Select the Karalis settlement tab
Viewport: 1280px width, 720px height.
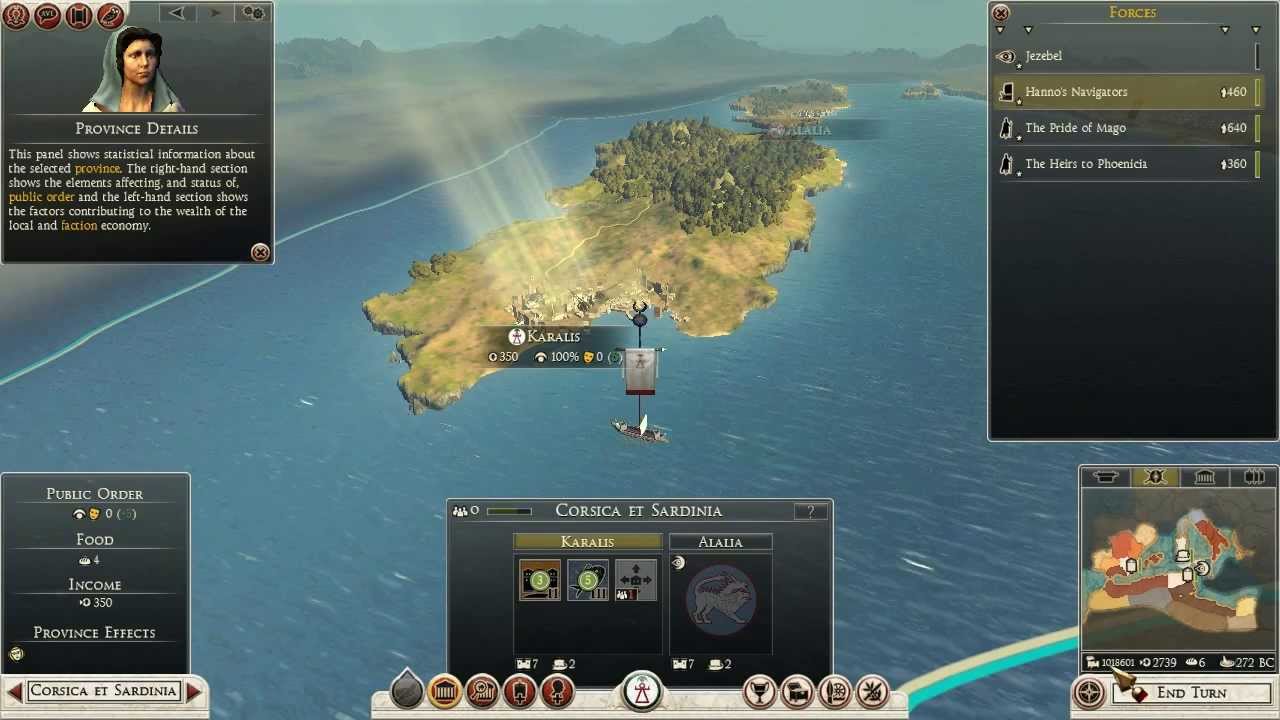tap(588, 541)
